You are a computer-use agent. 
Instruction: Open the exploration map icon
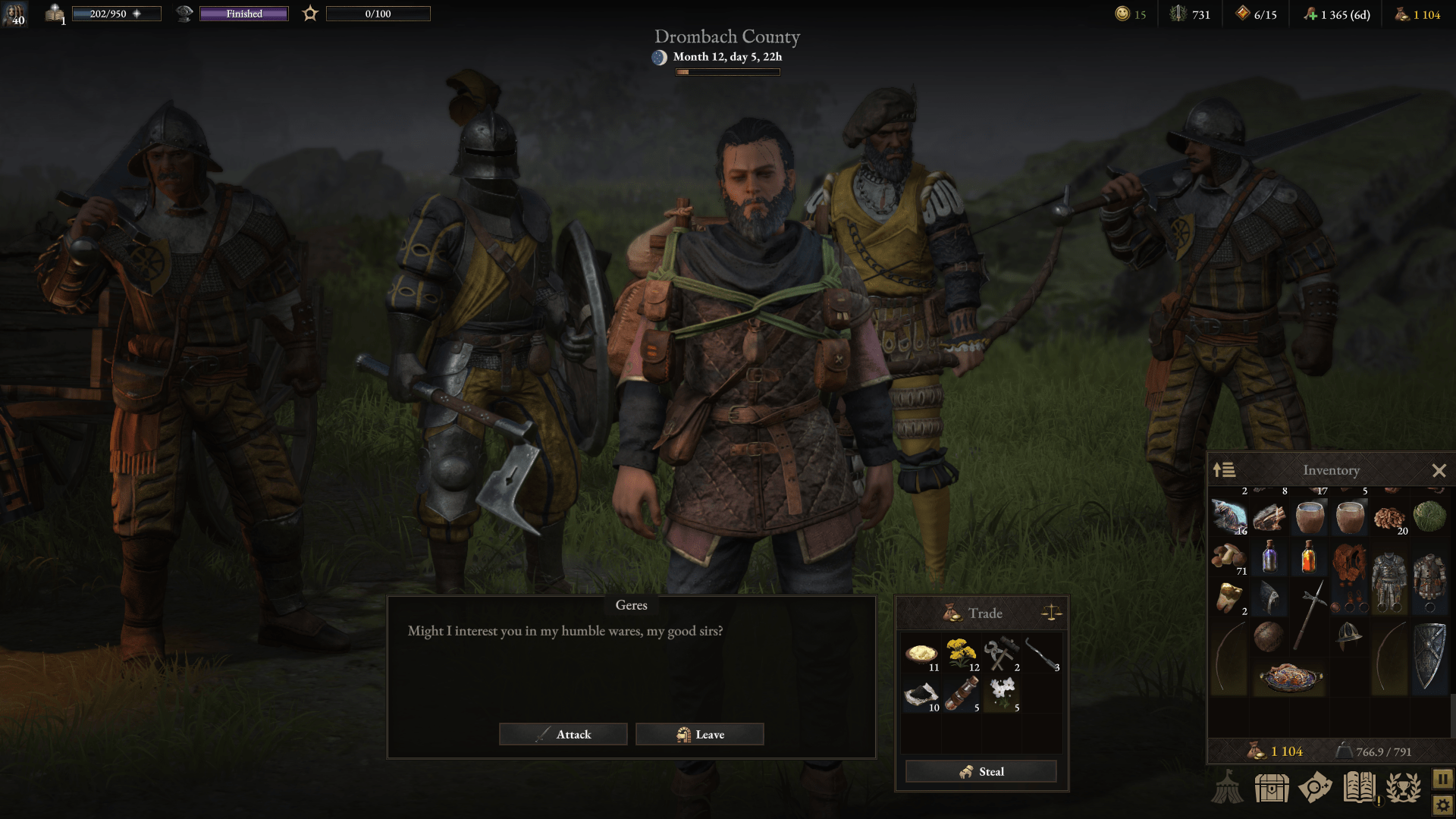point(1313,787)
